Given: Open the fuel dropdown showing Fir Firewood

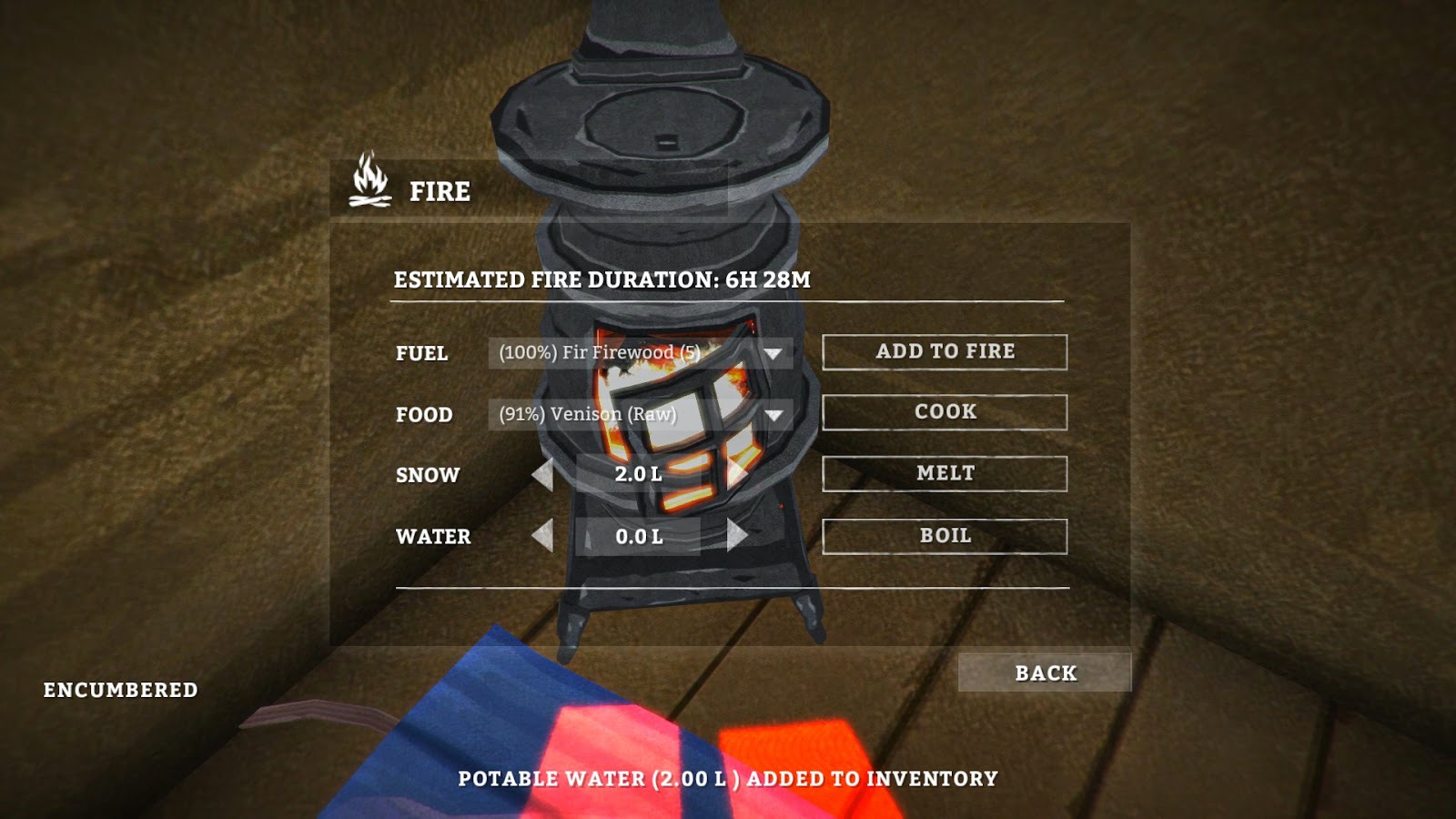Looking at the screenshot, I should pos(637,352).
